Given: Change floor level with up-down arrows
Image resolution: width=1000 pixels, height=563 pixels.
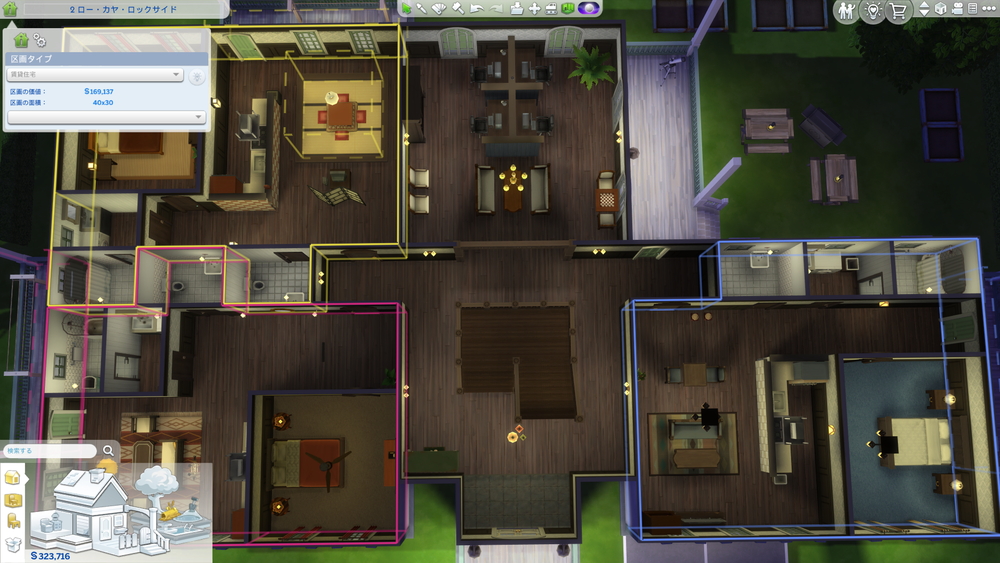Looking at the screenshot, I should click(x=924, y=9).
